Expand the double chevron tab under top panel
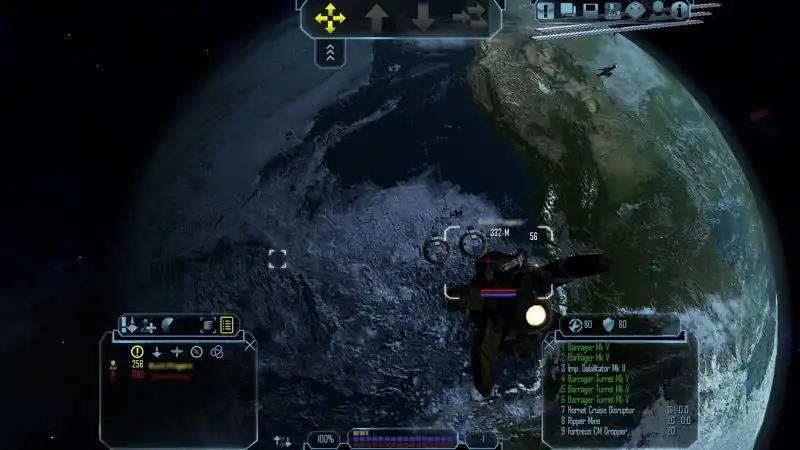 331,52
